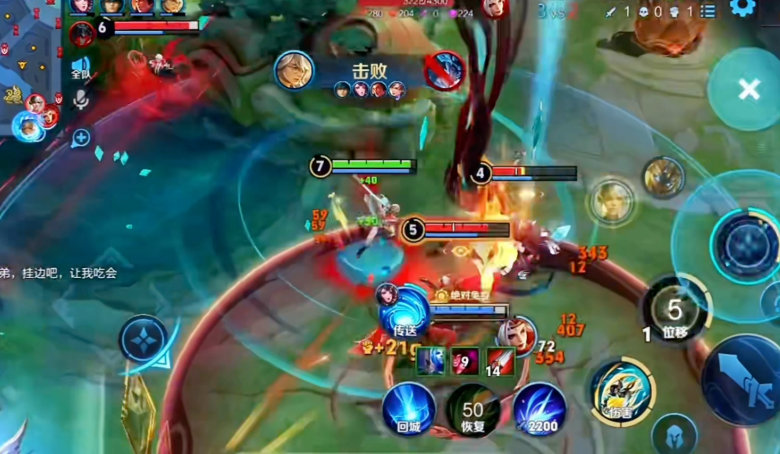
Task: Tap the helmet icon button
Action: pos(674,434)
